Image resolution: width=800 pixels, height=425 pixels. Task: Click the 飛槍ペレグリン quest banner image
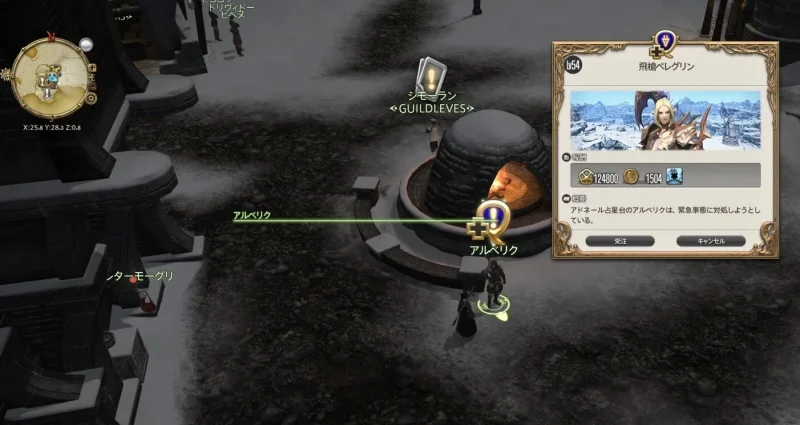tap(666, 122)
